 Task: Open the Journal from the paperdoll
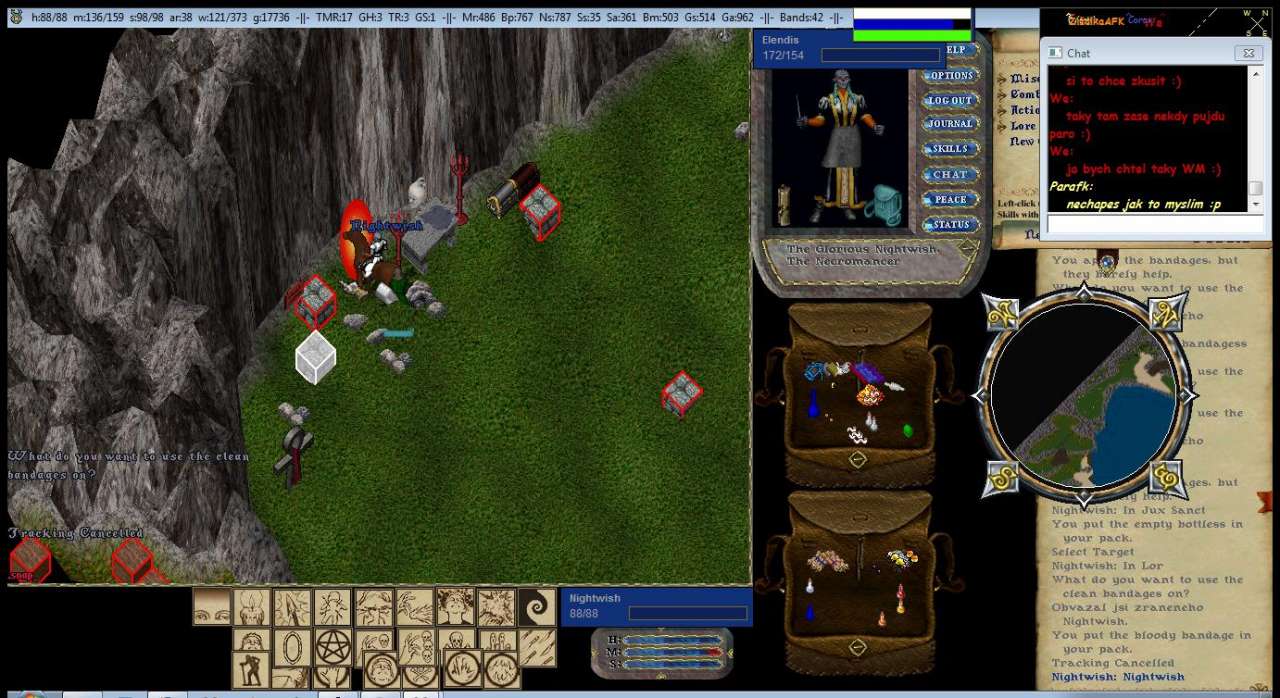coord(949,124)
